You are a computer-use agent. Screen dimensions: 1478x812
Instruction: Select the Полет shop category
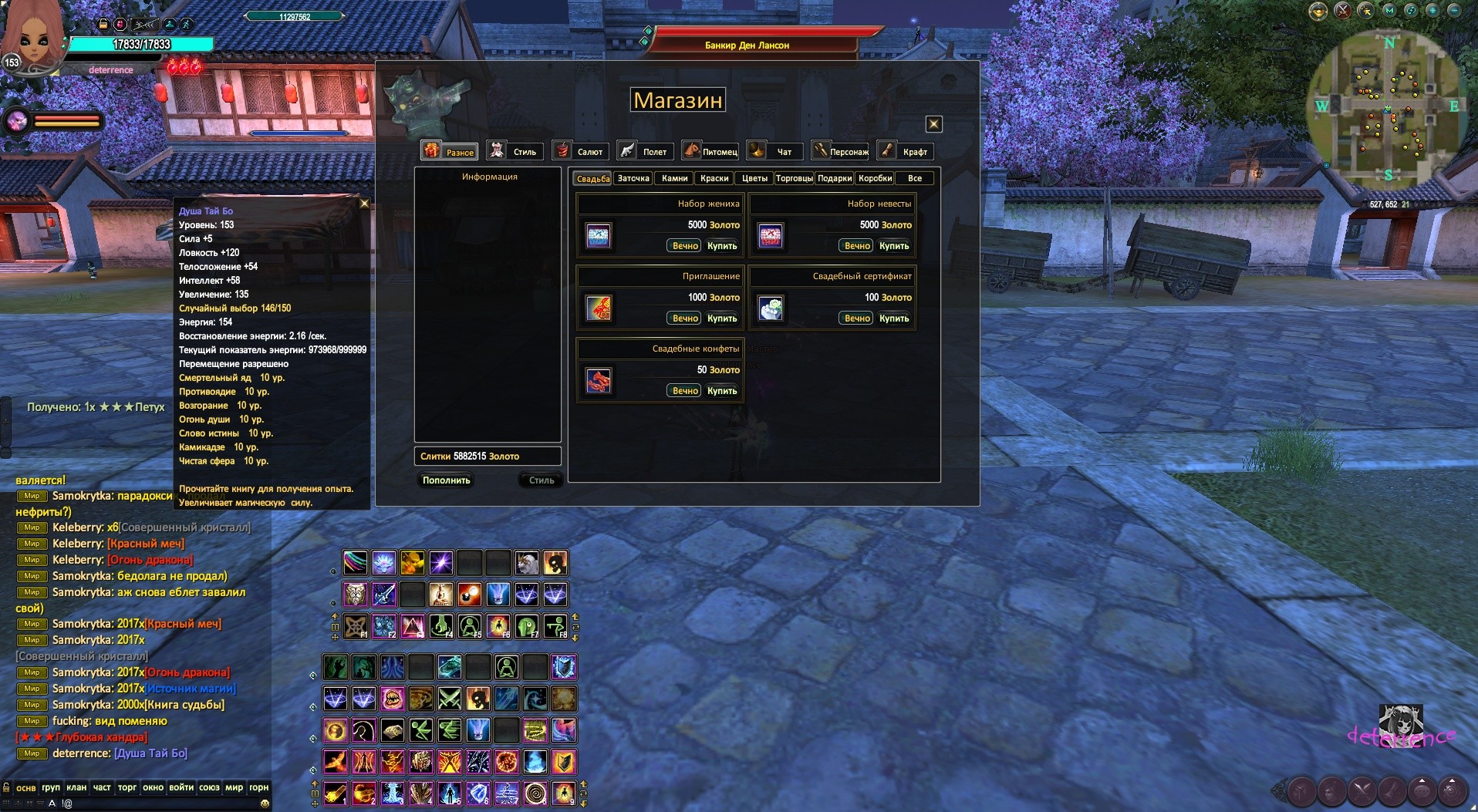pos(645,151)
